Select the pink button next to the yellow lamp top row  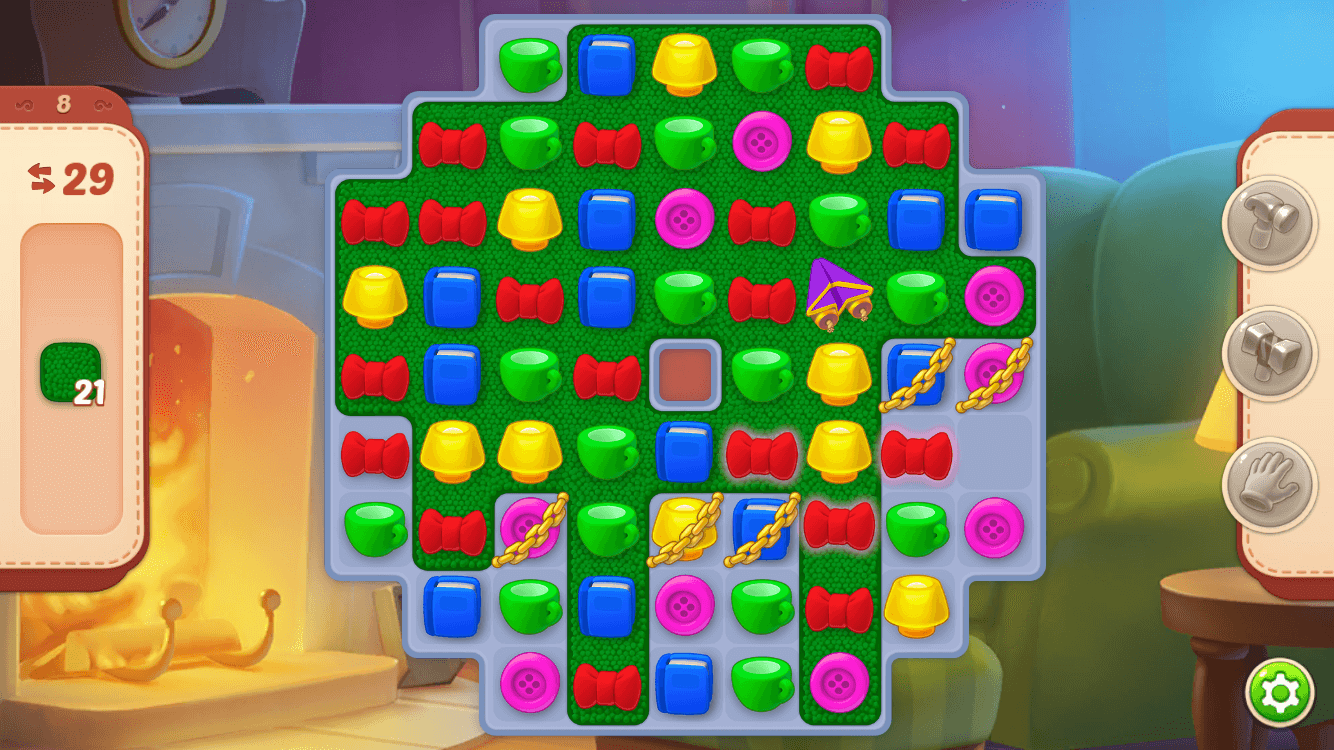coord(762,145)
